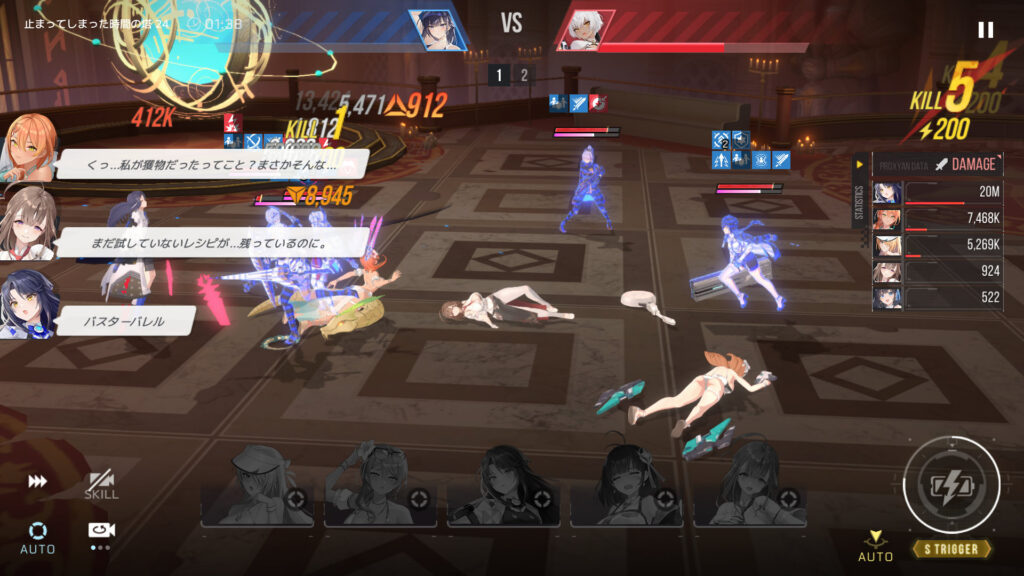Pause the battle
The image size is (1024, 576).
pyautogui.click(x=985, y=30)
